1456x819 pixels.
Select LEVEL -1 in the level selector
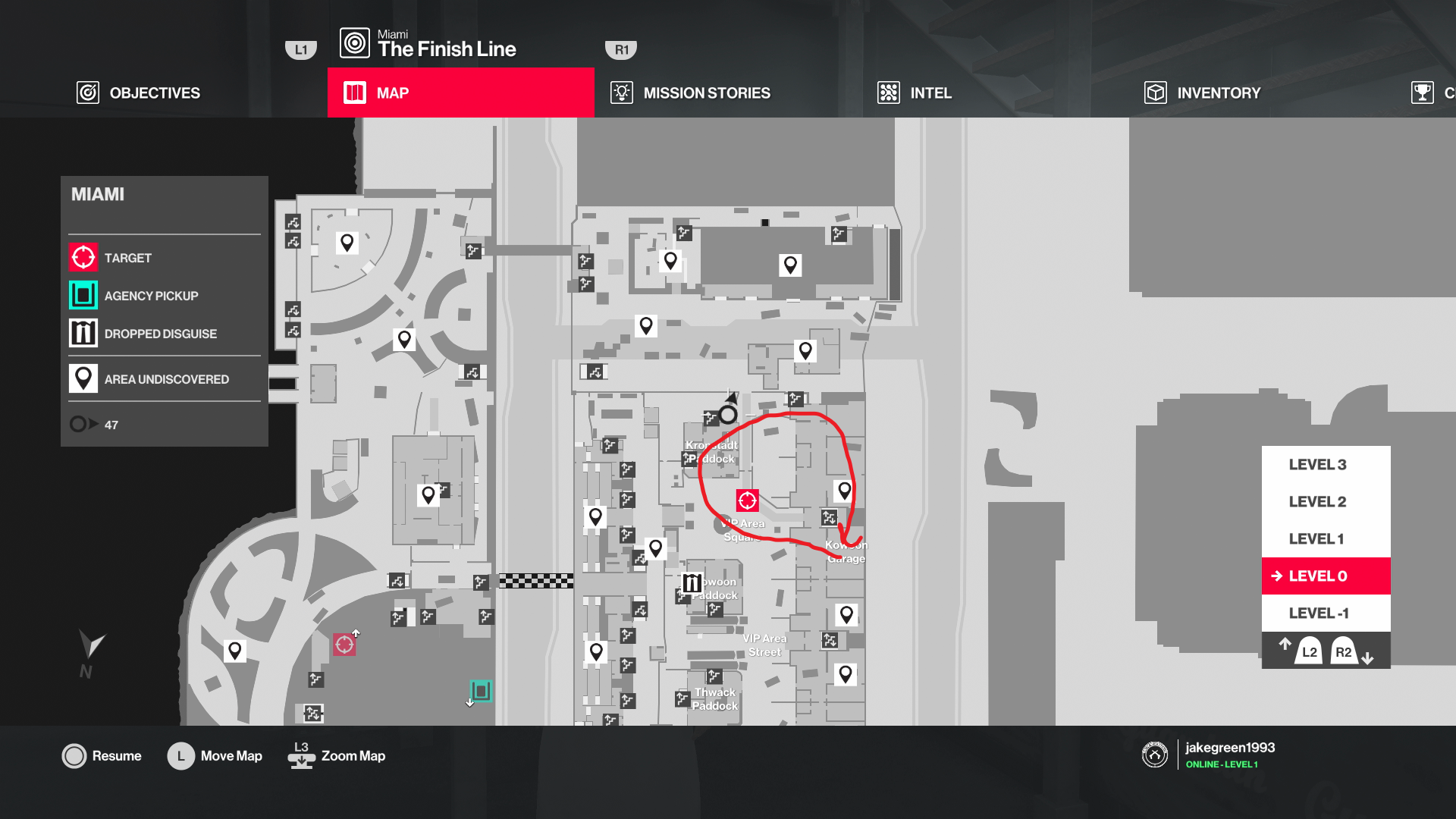coord(1317,613)
